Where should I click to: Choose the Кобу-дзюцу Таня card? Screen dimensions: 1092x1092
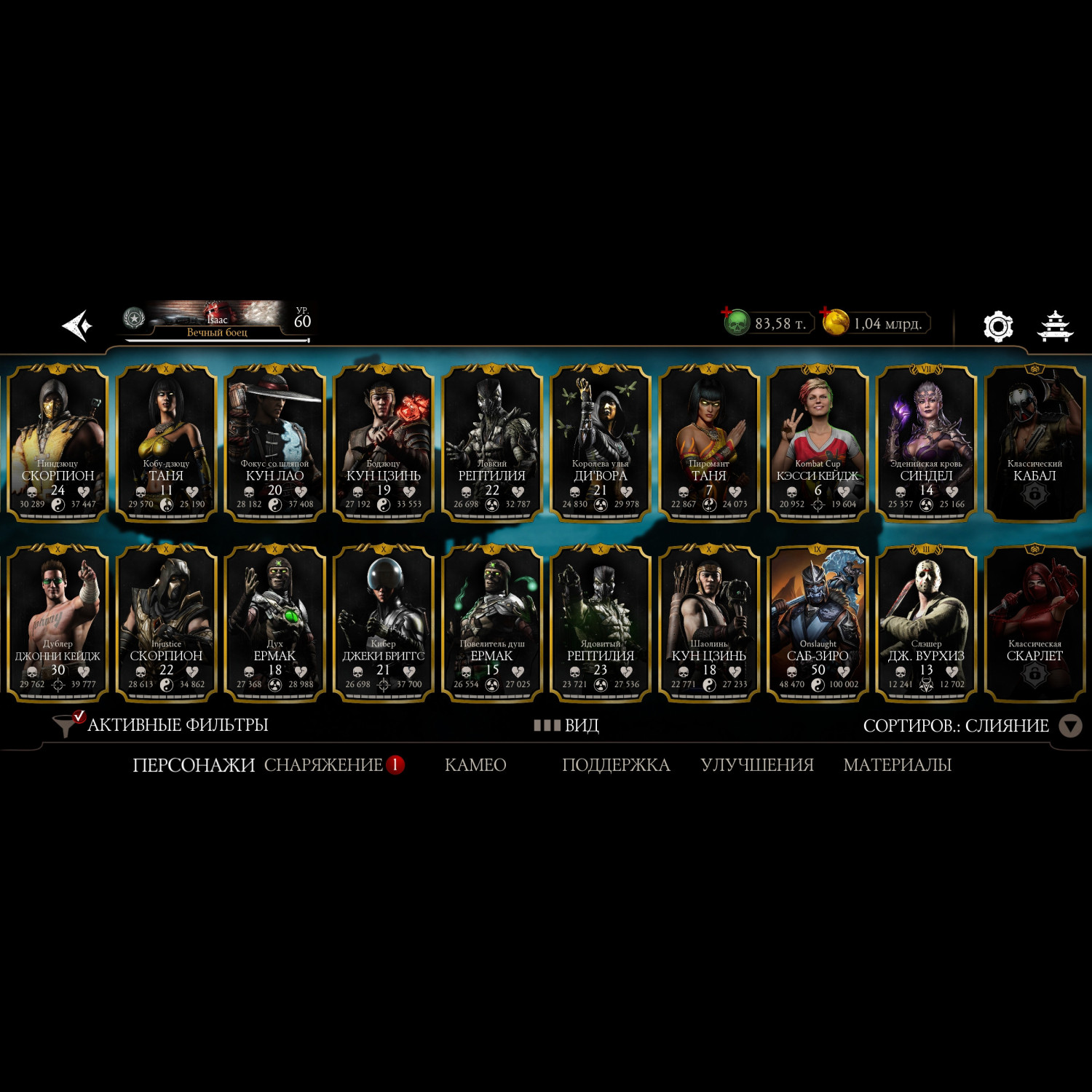(166, 443)
